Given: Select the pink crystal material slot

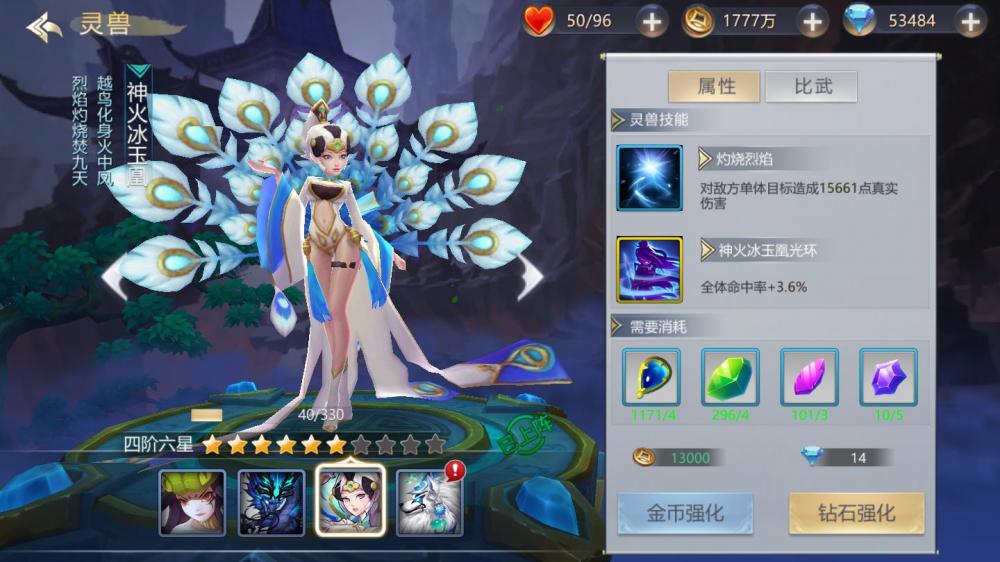Looking at the screenshot, I should tap(809, 377).
